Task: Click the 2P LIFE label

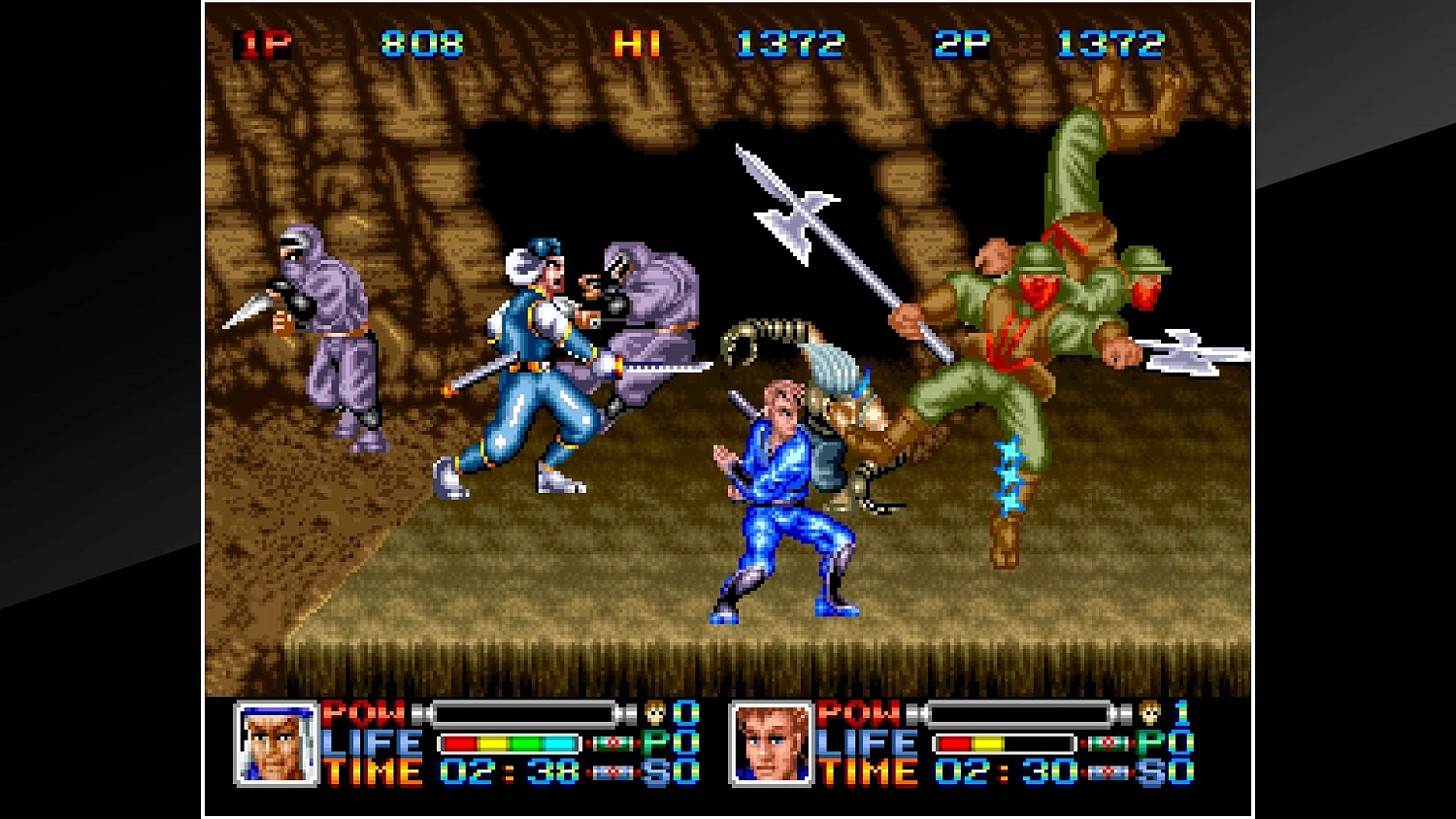Action: point(869,743)
